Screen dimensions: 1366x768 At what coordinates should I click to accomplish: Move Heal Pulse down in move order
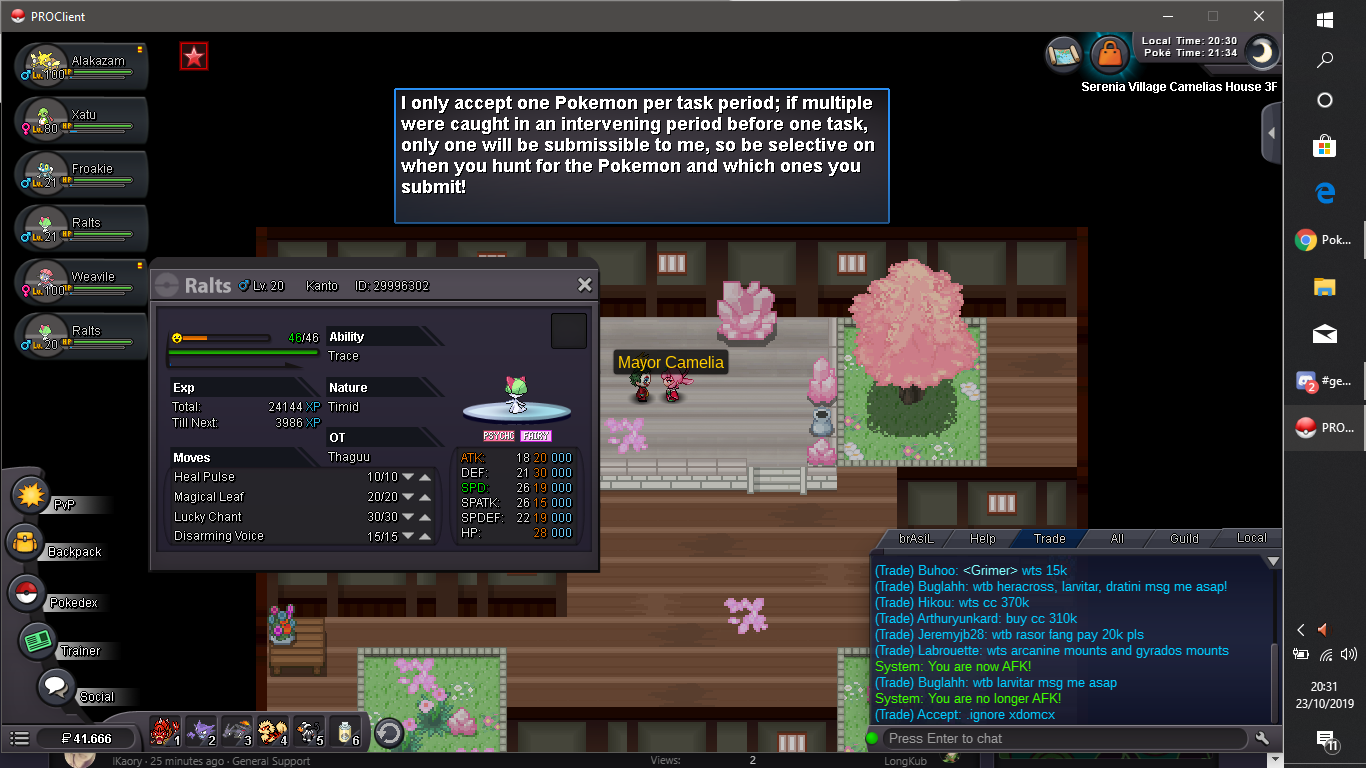[408, 478]
